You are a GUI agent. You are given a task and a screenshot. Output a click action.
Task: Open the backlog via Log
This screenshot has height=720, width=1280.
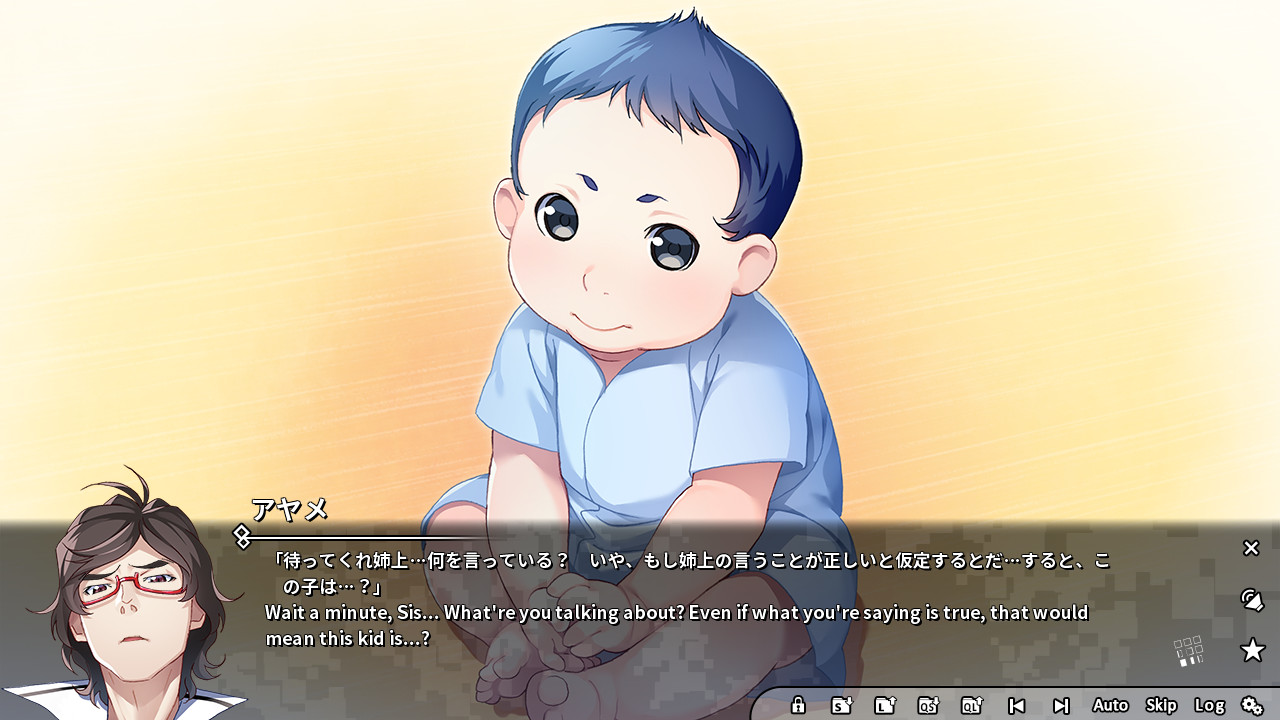point(1211,704)
